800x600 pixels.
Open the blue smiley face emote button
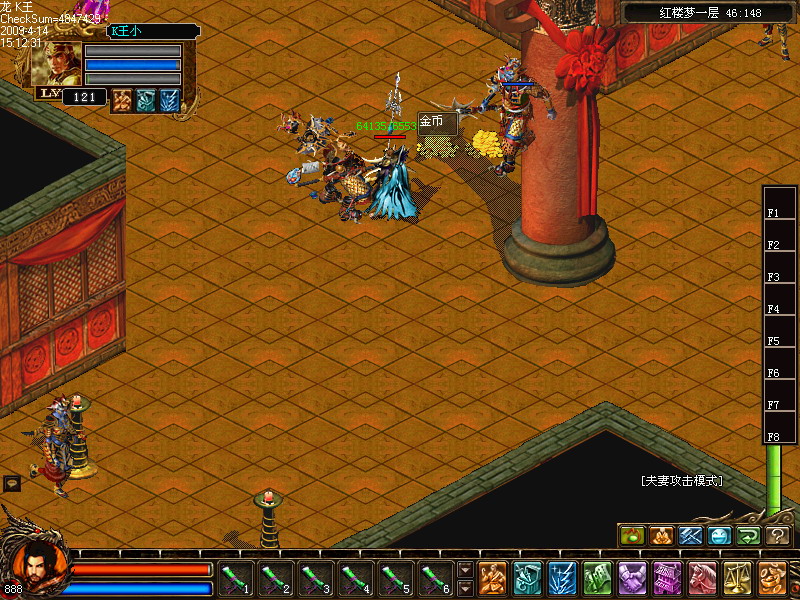(719, 536)
